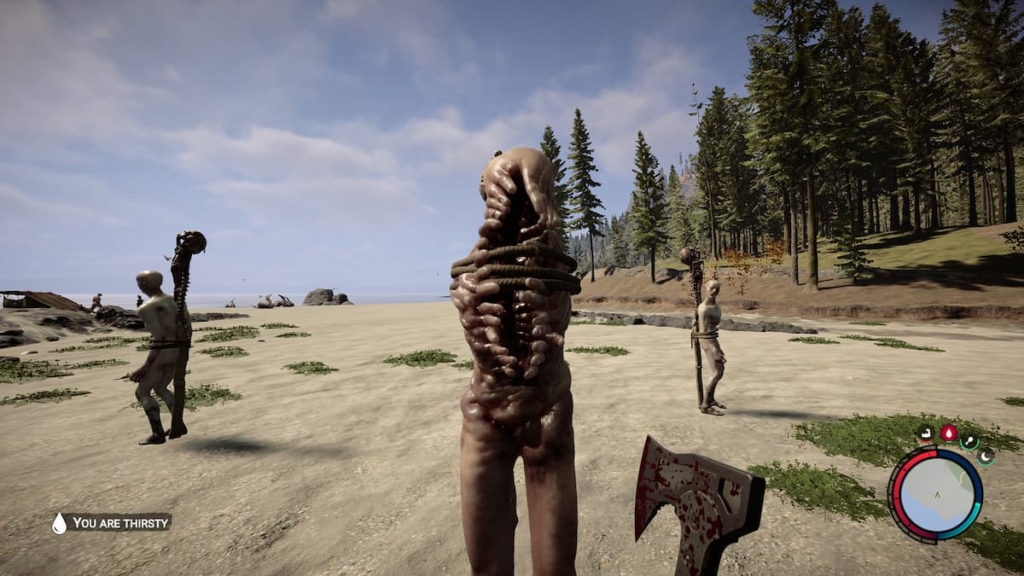Click the circular minimap
Viewport: 1024px width, 576px height.
click(935, 494)
